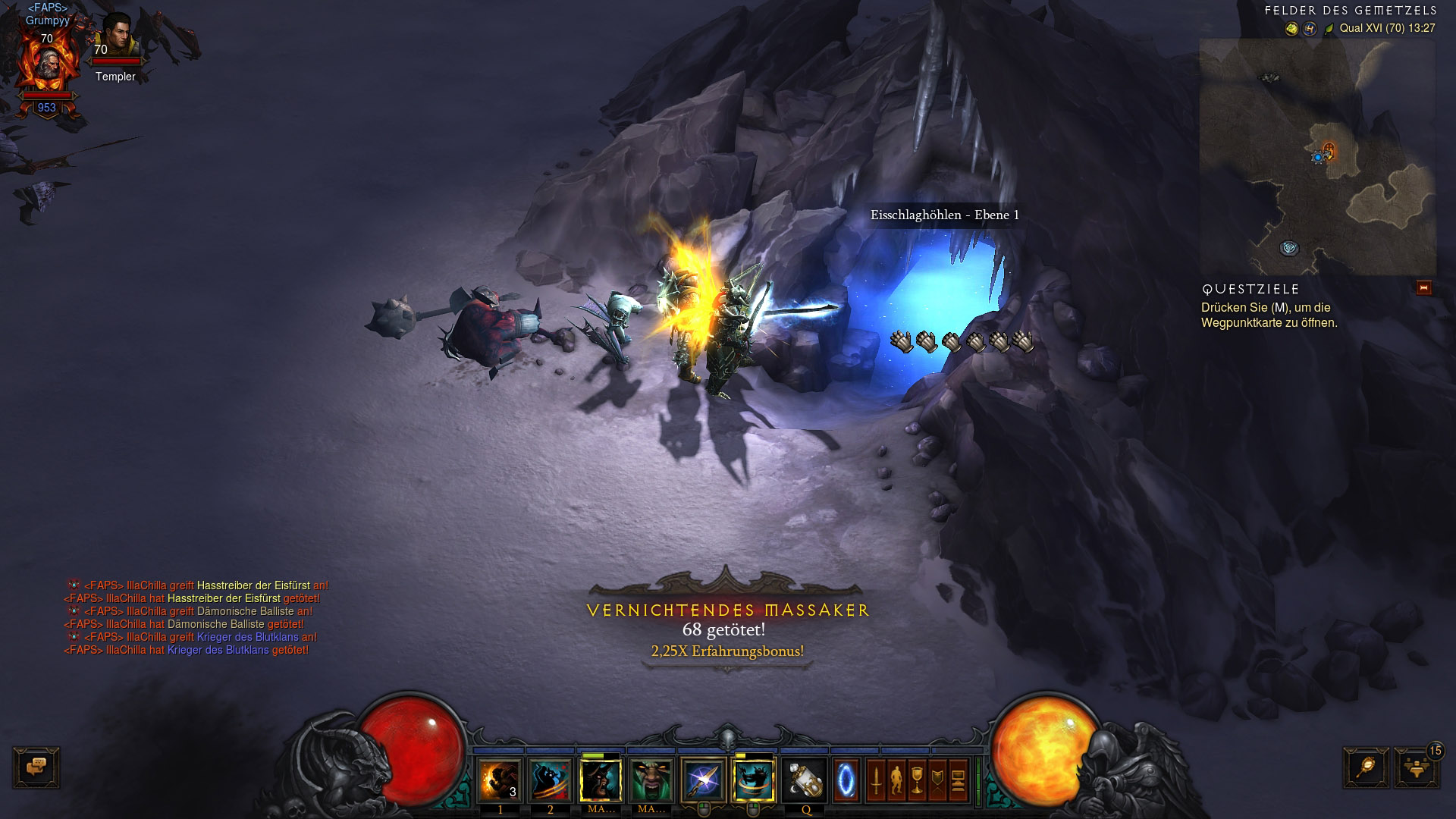Image resolution: width=1456 pixels, height=819 pixels.
Task: Collapse the Questziele objectives tracker
Action: pyautogui.click(x=1423, y=288)
